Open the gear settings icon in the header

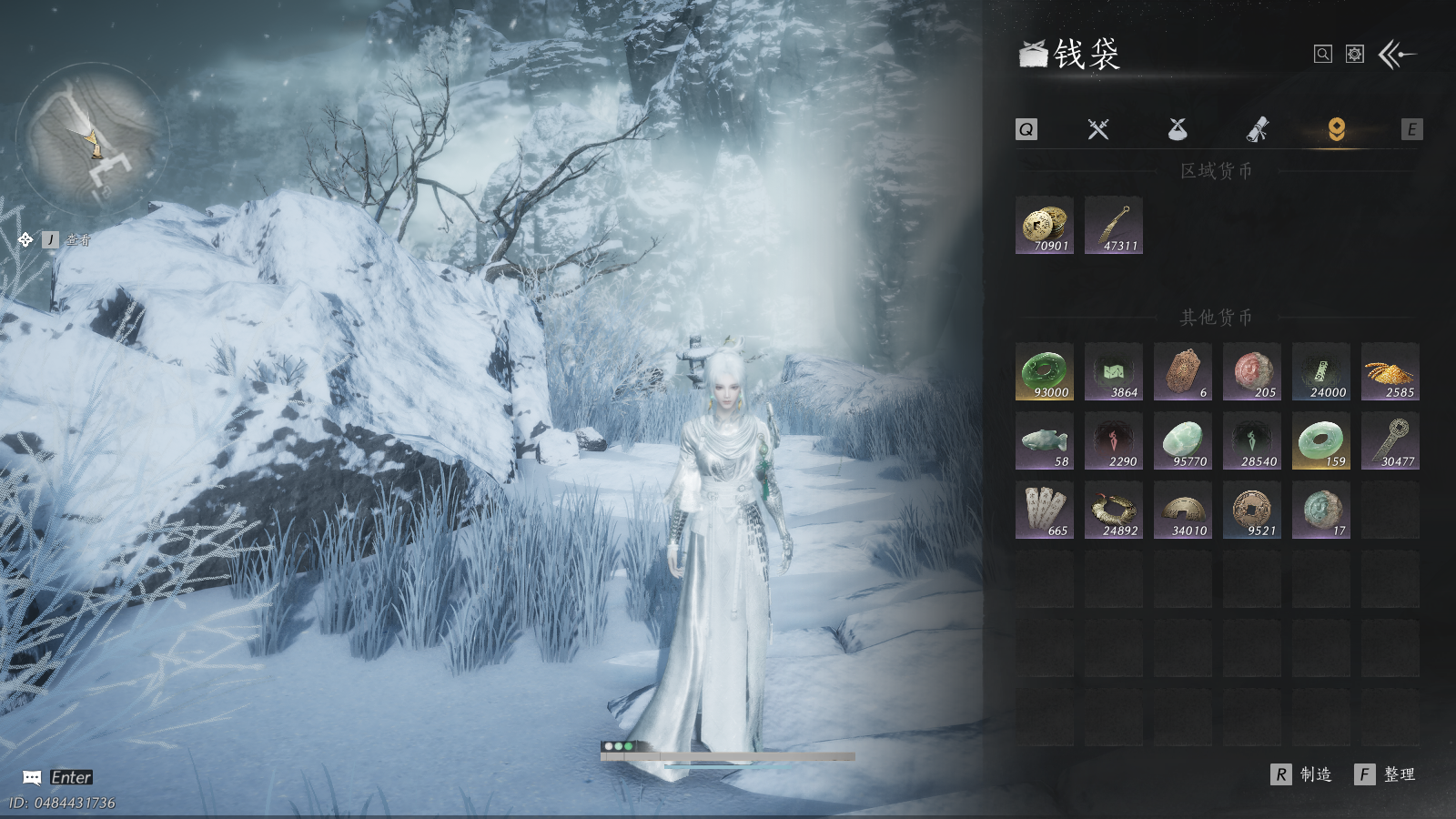1355,55
